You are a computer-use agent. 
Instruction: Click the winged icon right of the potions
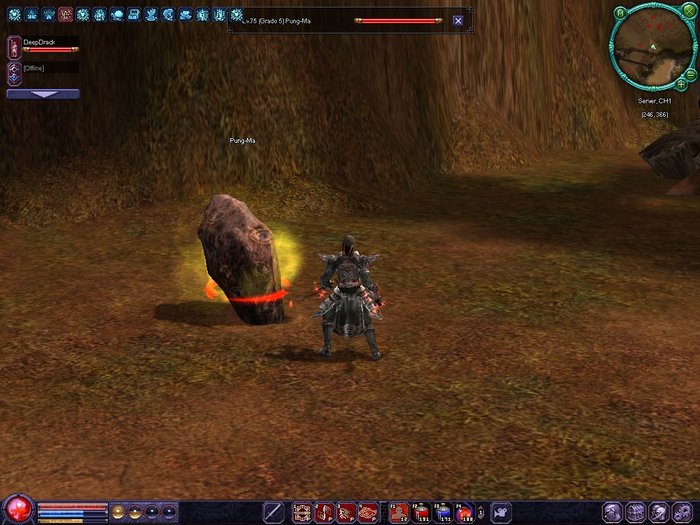coord(500,512)
